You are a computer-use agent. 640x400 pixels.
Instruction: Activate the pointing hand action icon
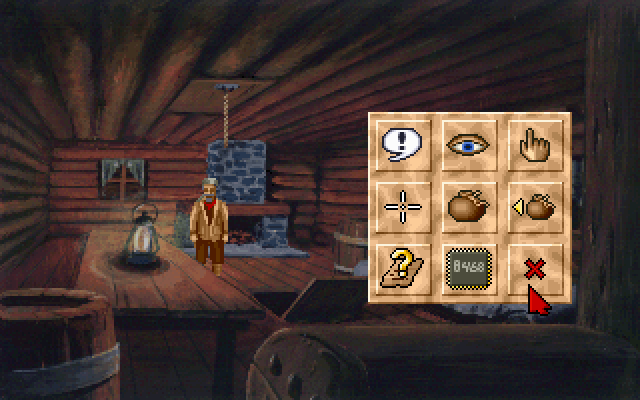point(532,145)
